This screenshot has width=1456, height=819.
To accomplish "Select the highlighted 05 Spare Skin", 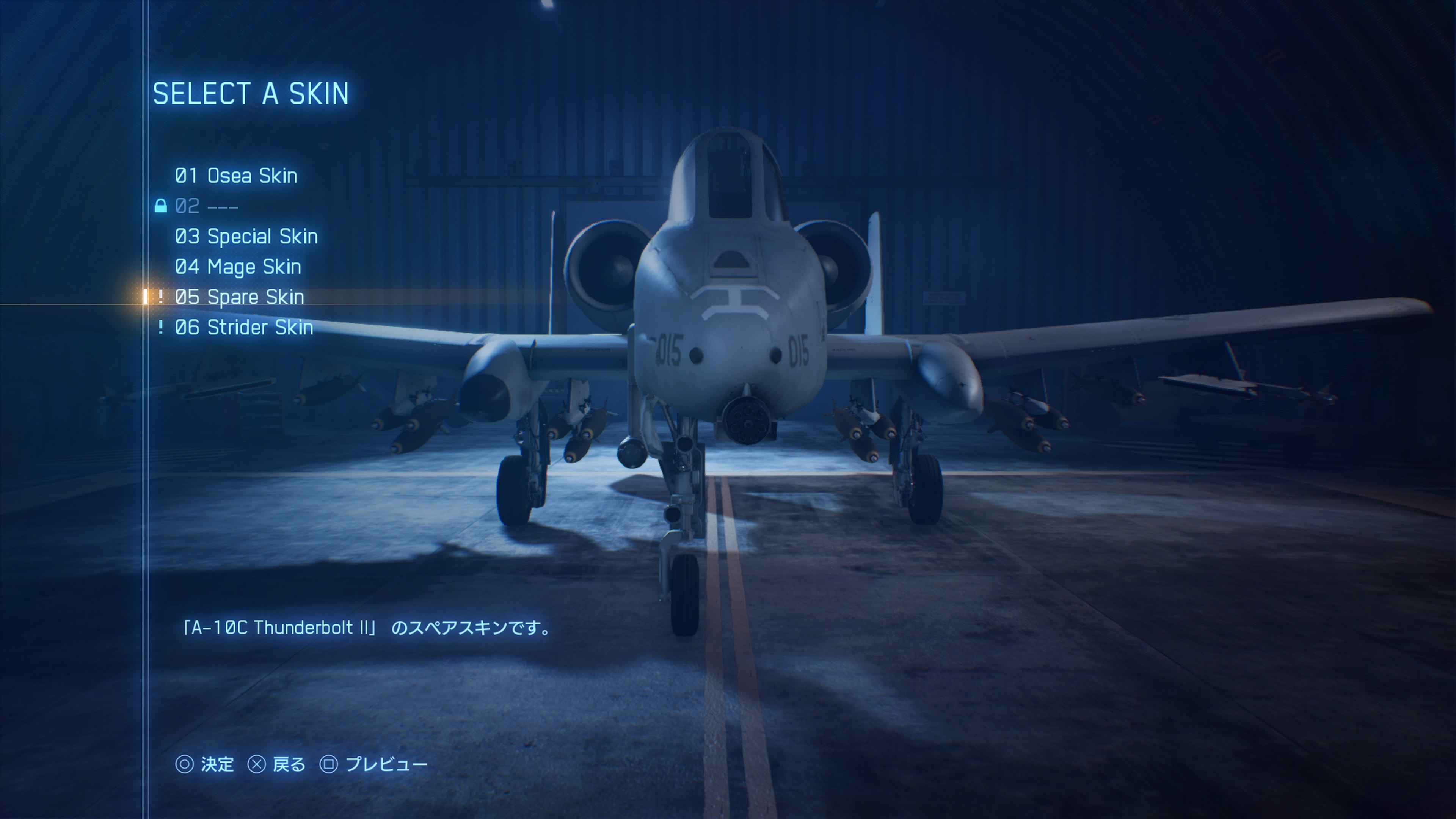I will [x=239, y=297].
